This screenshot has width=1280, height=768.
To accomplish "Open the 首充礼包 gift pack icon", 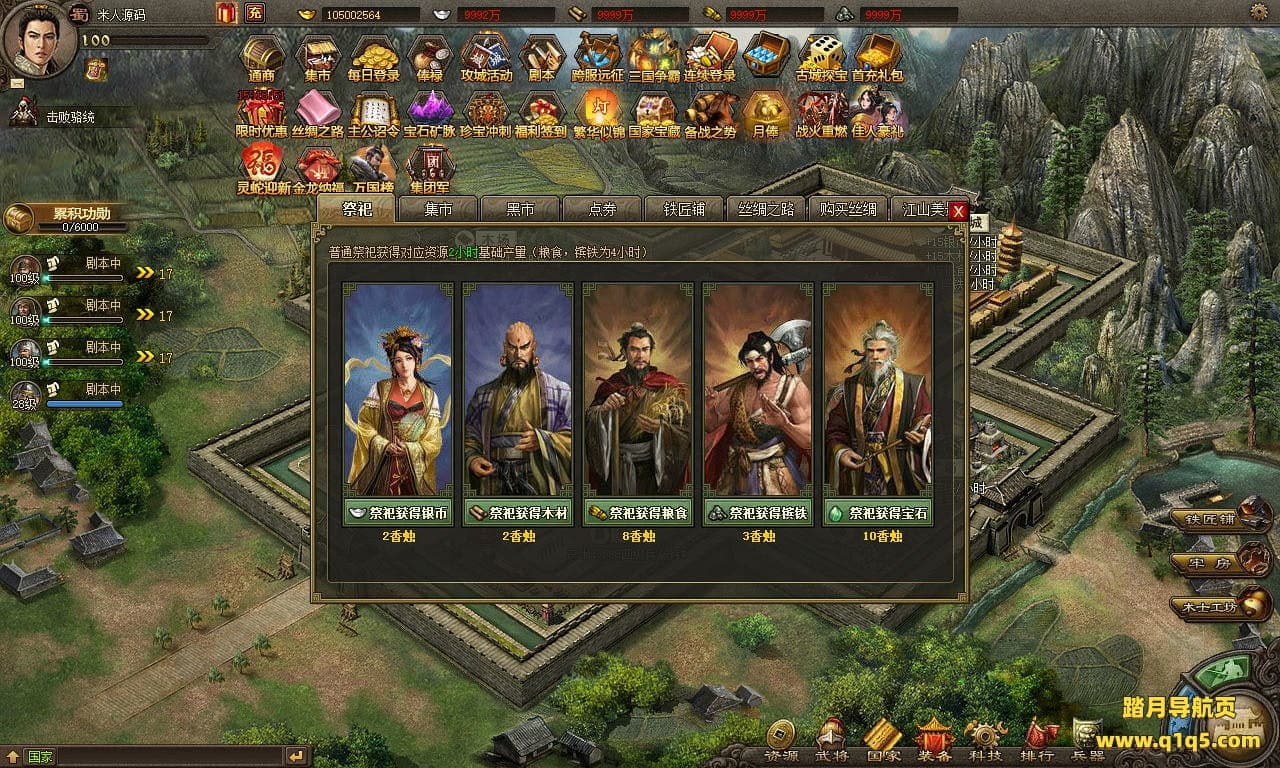I will [876, 58].
